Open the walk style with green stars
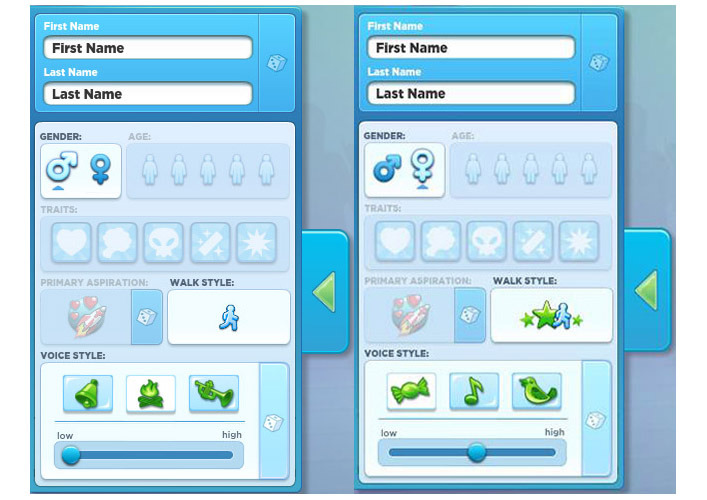Viewport: 707px width, 500px height. (552, 317)
